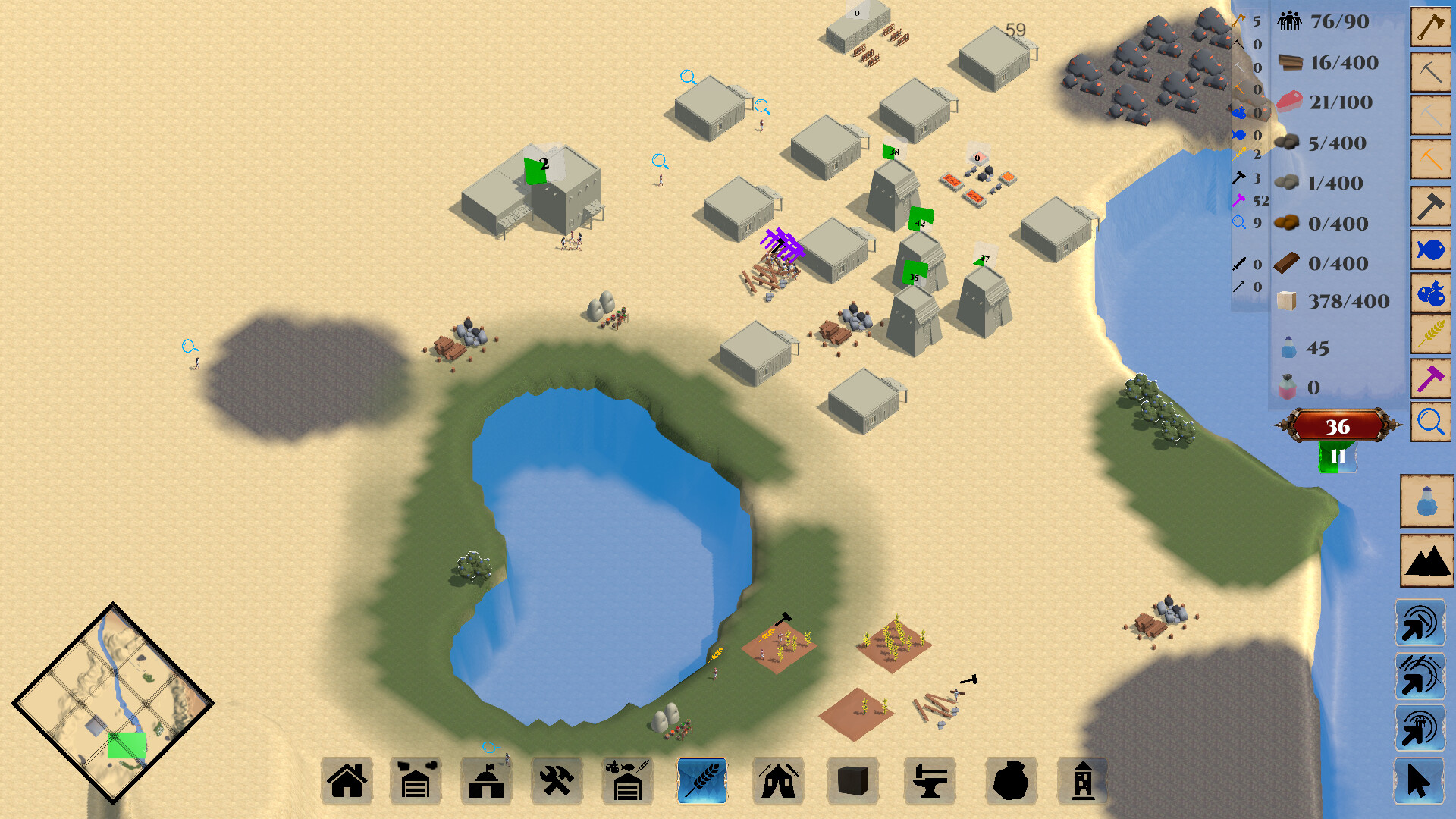Screen dimensions: 1456x819
Task: Click the crossed hammer and wrench crafting button
Action: click(x=557, y=781)
